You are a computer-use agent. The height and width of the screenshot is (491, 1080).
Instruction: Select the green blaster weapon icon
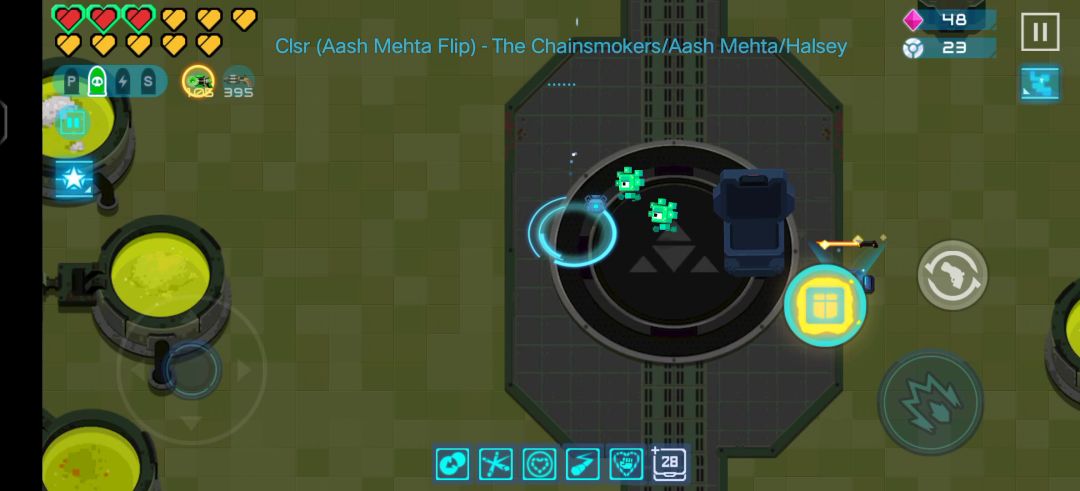[197, 82]
